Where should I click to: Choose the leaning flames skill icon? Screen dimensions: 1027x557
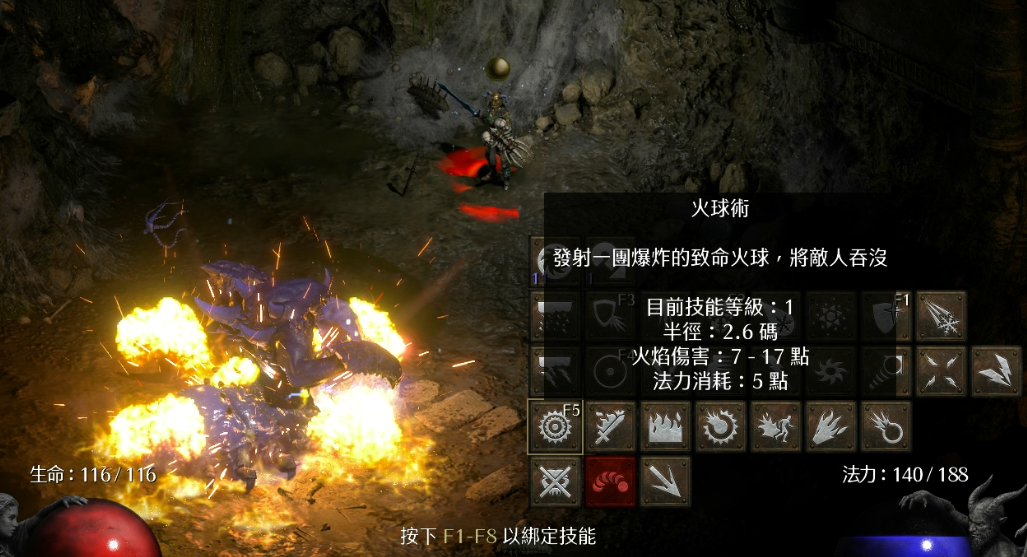point(831,426)
